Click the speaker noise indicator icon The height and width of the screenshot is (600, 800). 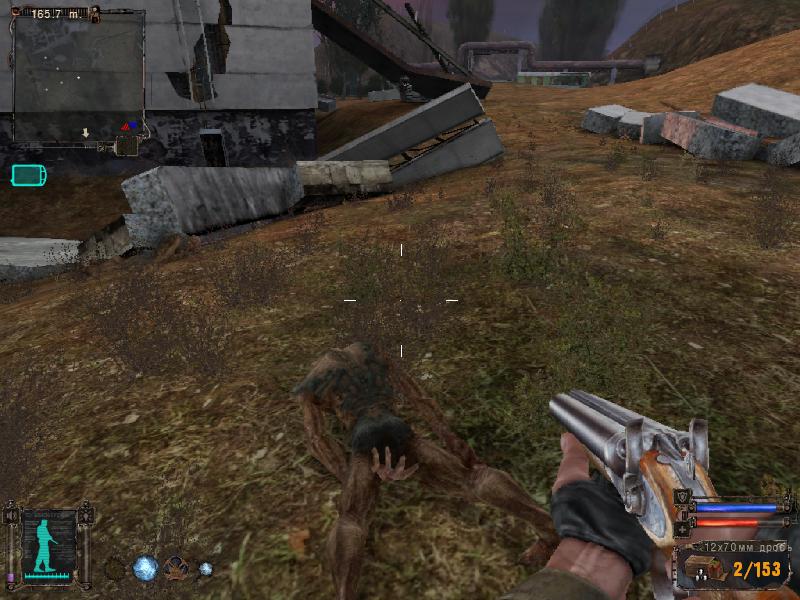10,516
